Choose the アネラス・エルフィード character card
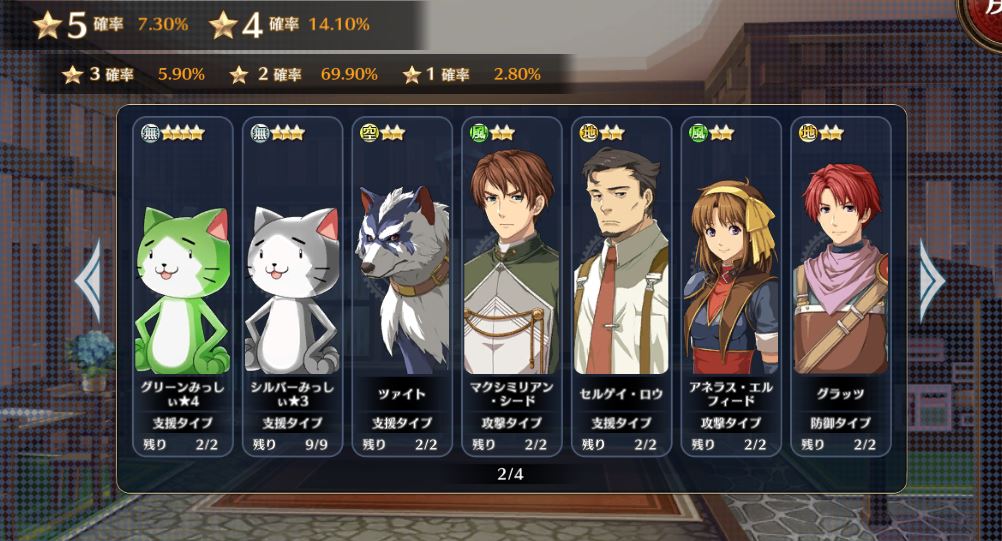Screen dimensions: 1002x541 click(x=731, y=287)
